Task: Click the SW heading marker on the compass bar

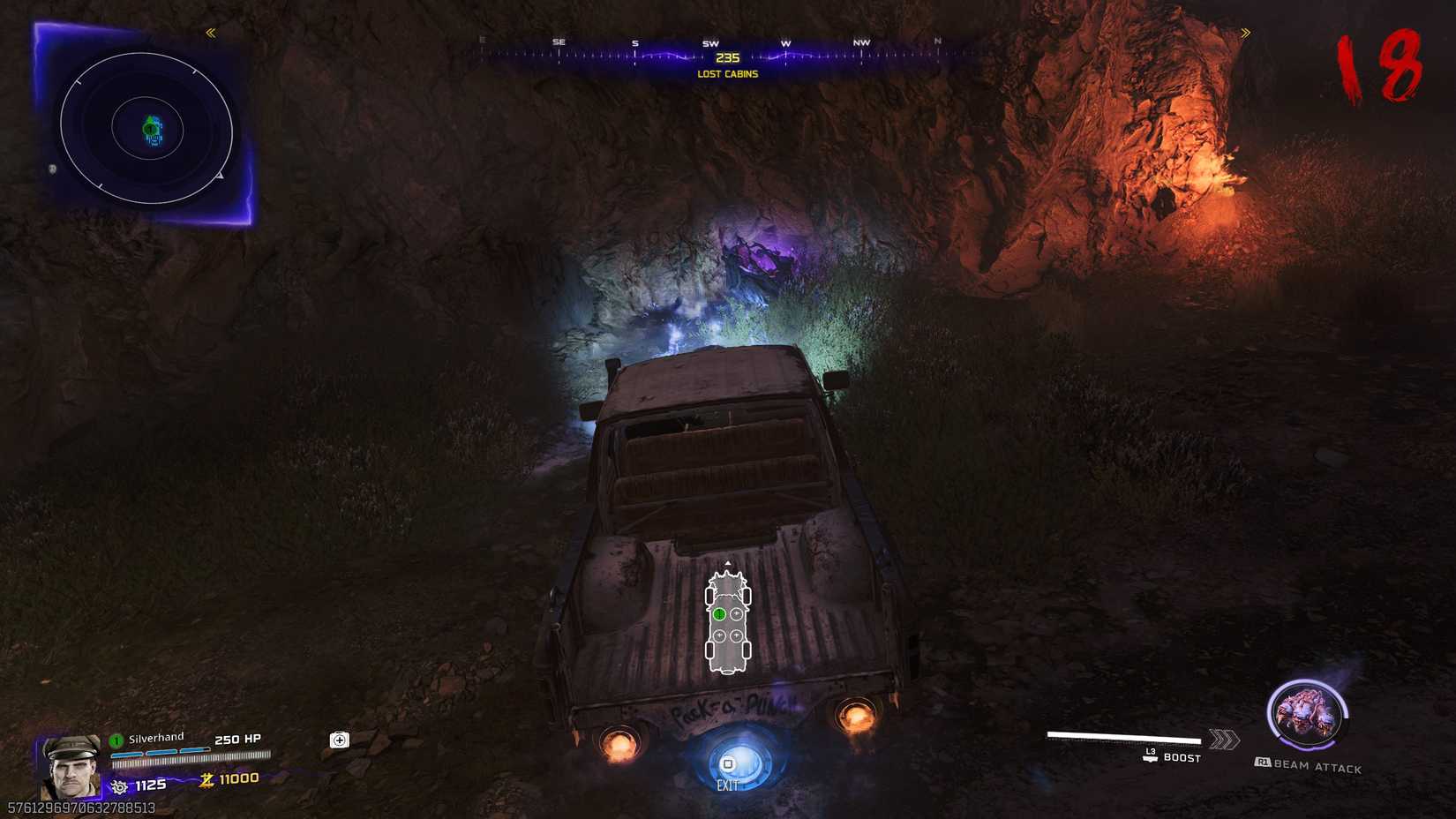Action: [711, 41]
